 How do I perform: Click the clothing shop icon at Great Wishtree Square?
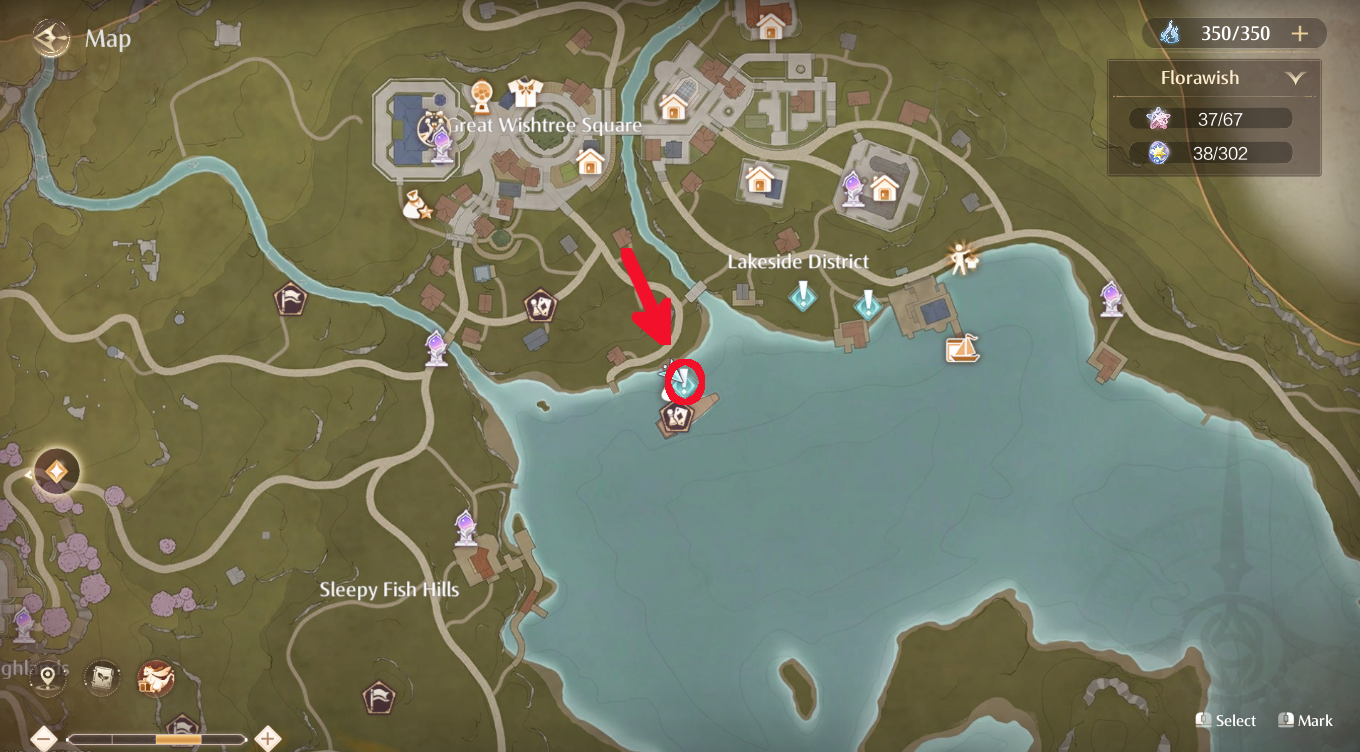525,93
